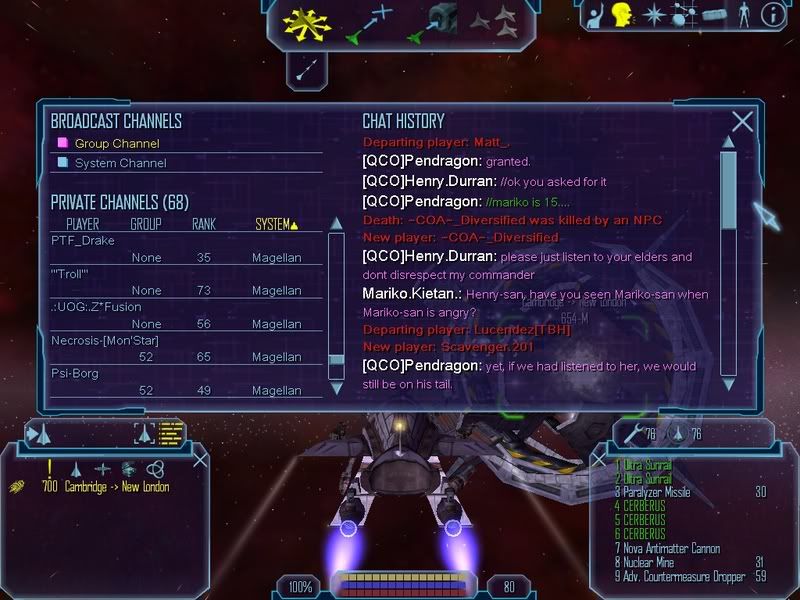800x600 pixels.
Task: Select the System Channel broadcast channel
Action: point(120,163)
